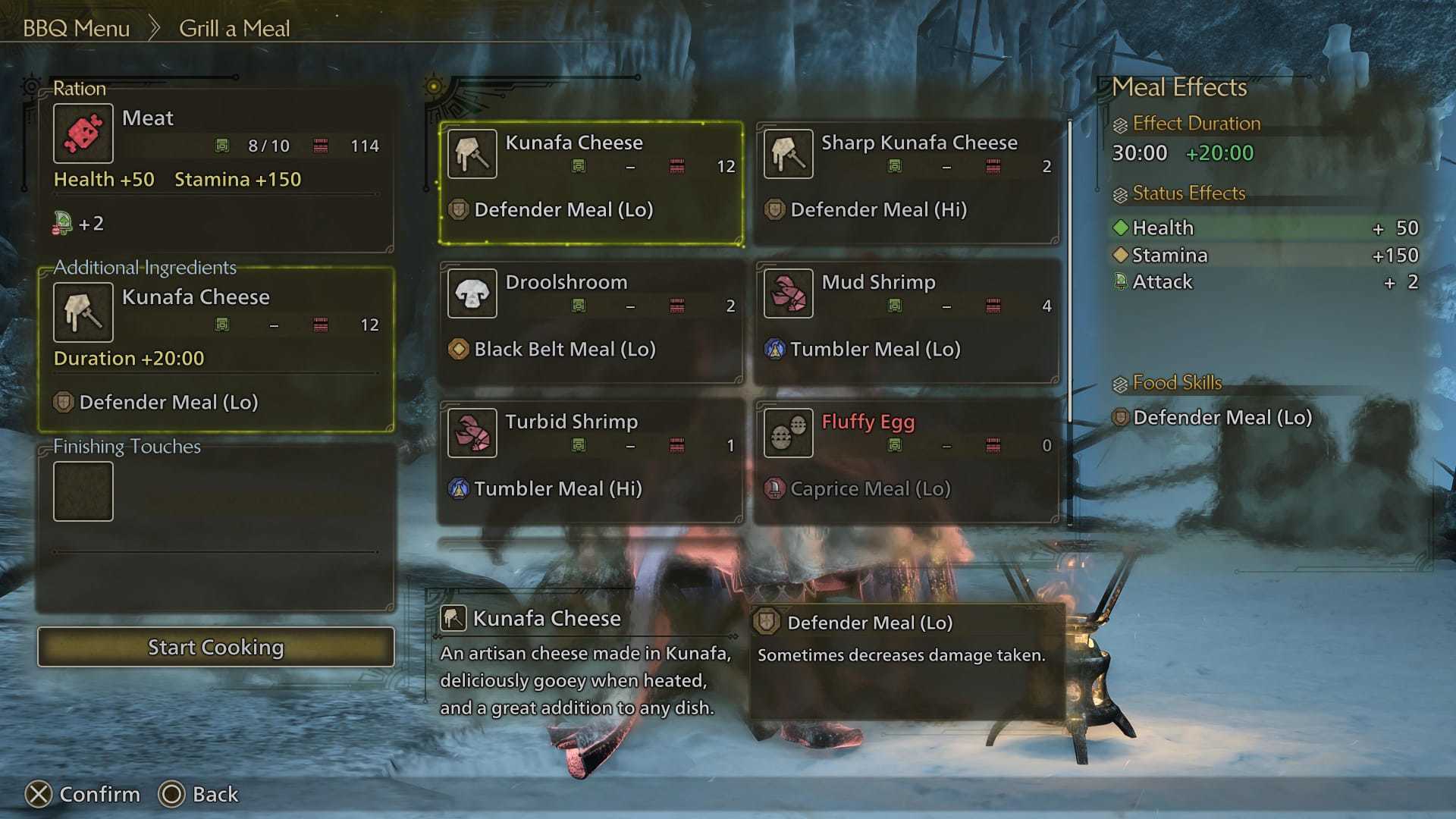Click the Kunafa Cheese ingredient icon

(83, 312)
